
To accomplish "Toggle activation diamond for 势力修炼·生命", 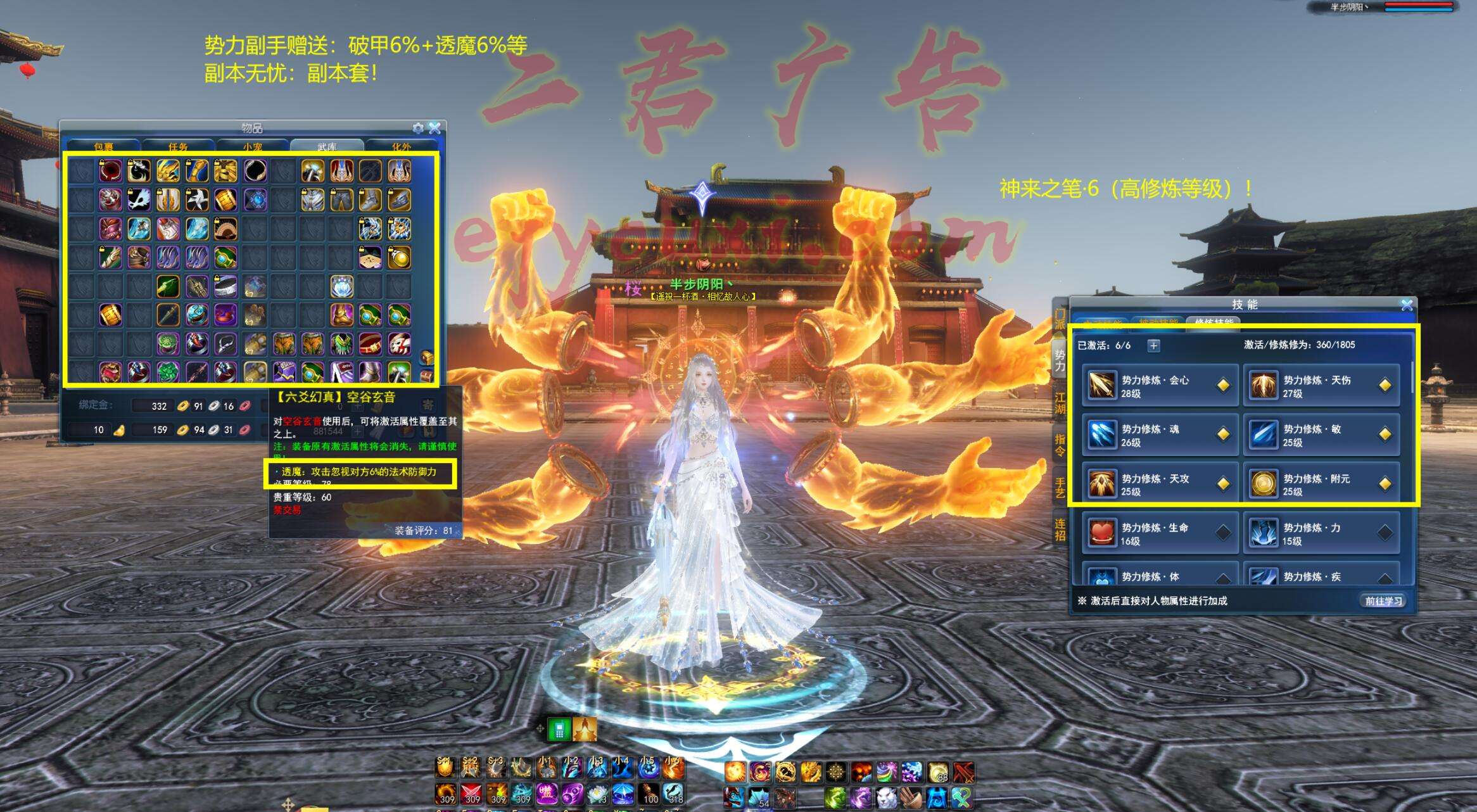I will pos(1223,533).
